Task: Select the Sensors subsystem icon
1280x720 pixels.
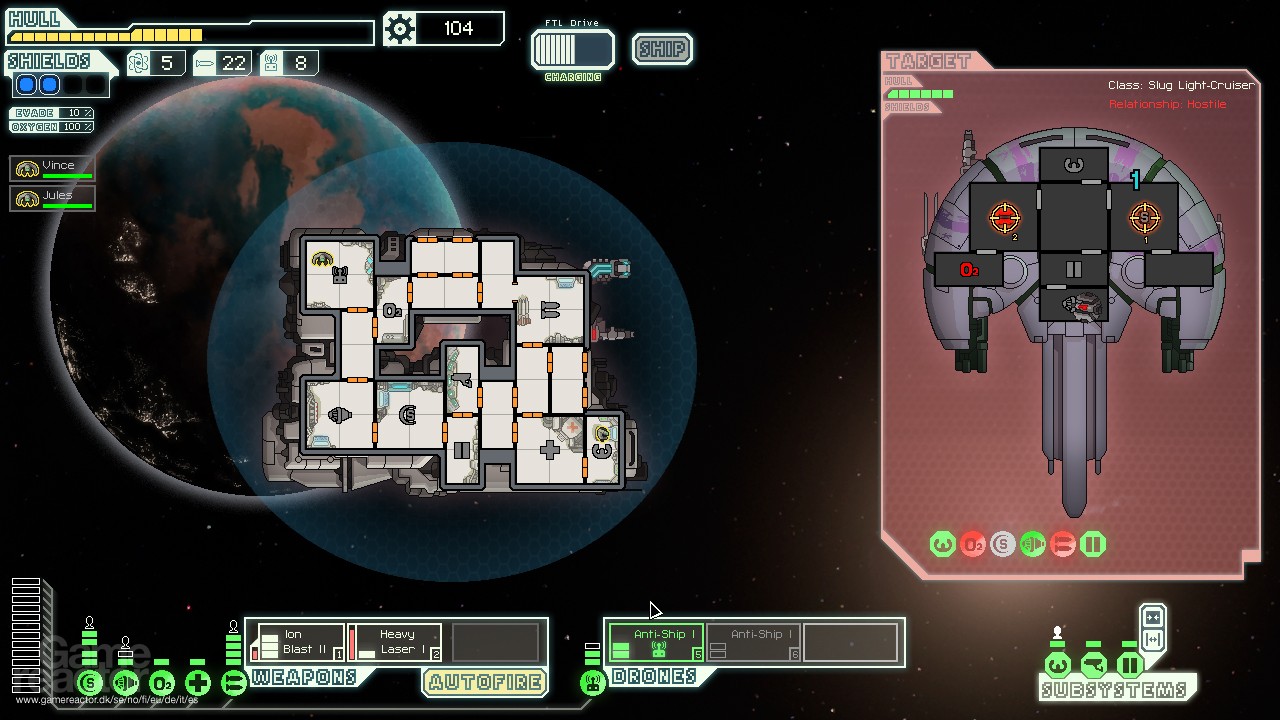Action: [1092, 666]
